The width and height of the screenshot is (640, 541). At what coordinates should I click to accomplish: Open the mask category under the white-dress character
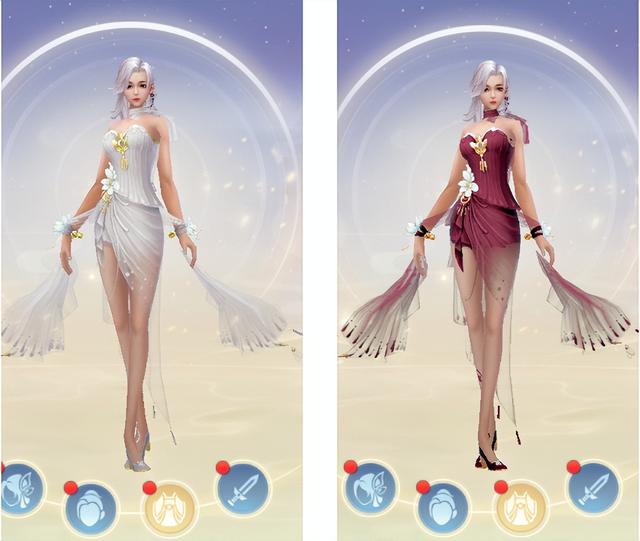click(19, 490)
